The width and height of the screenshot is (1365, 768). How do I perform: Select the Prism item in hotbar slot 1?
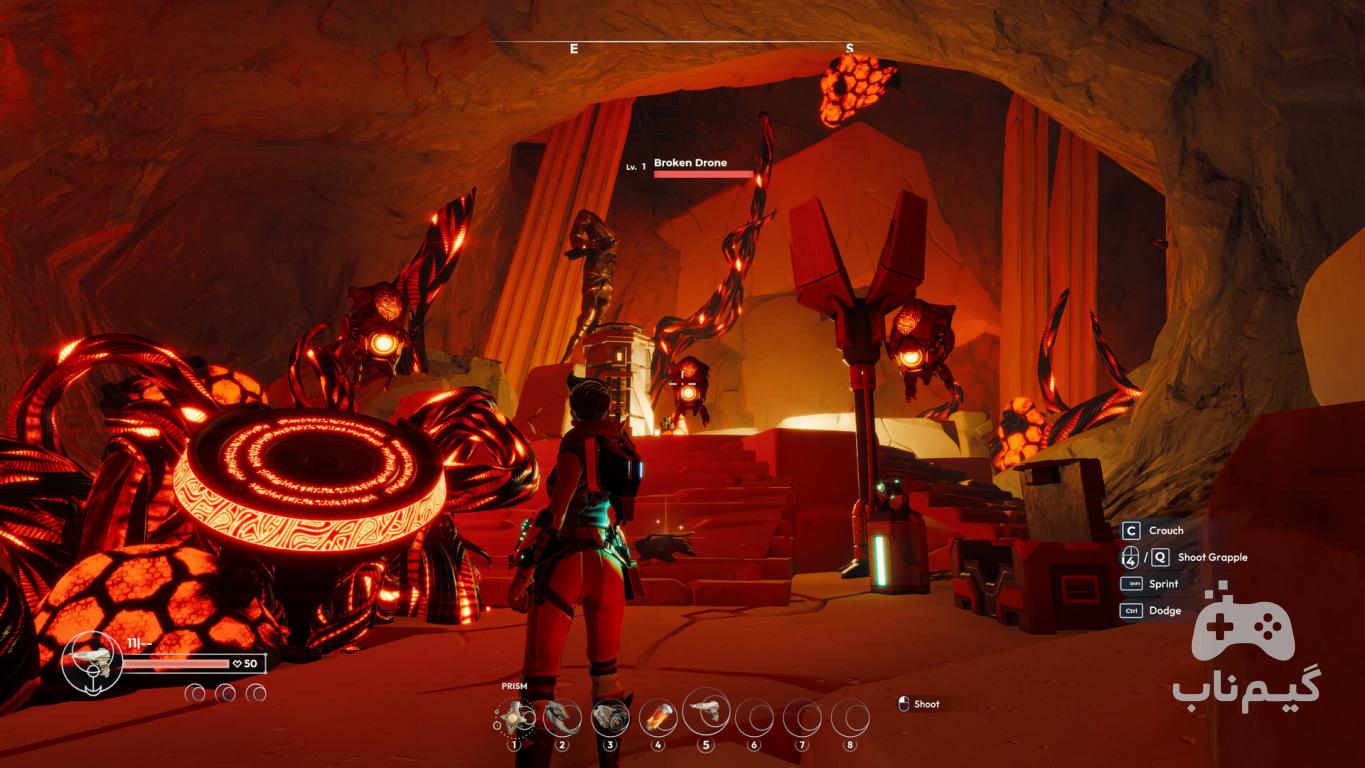click(x=515, y=717)
